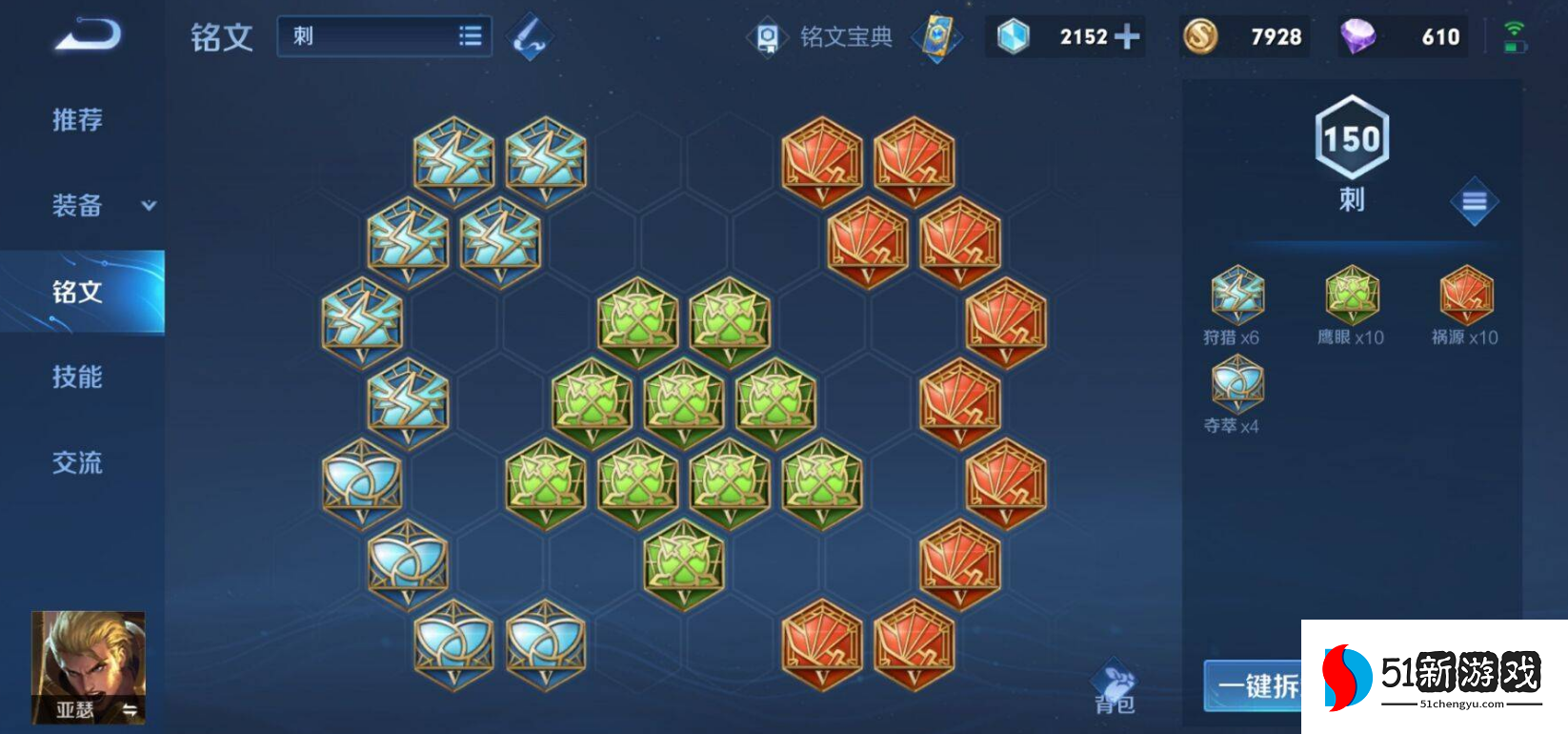The image size is (1568, 734).
Task: Select the 交流 discussion tab
Action: (x=77, y=463)
